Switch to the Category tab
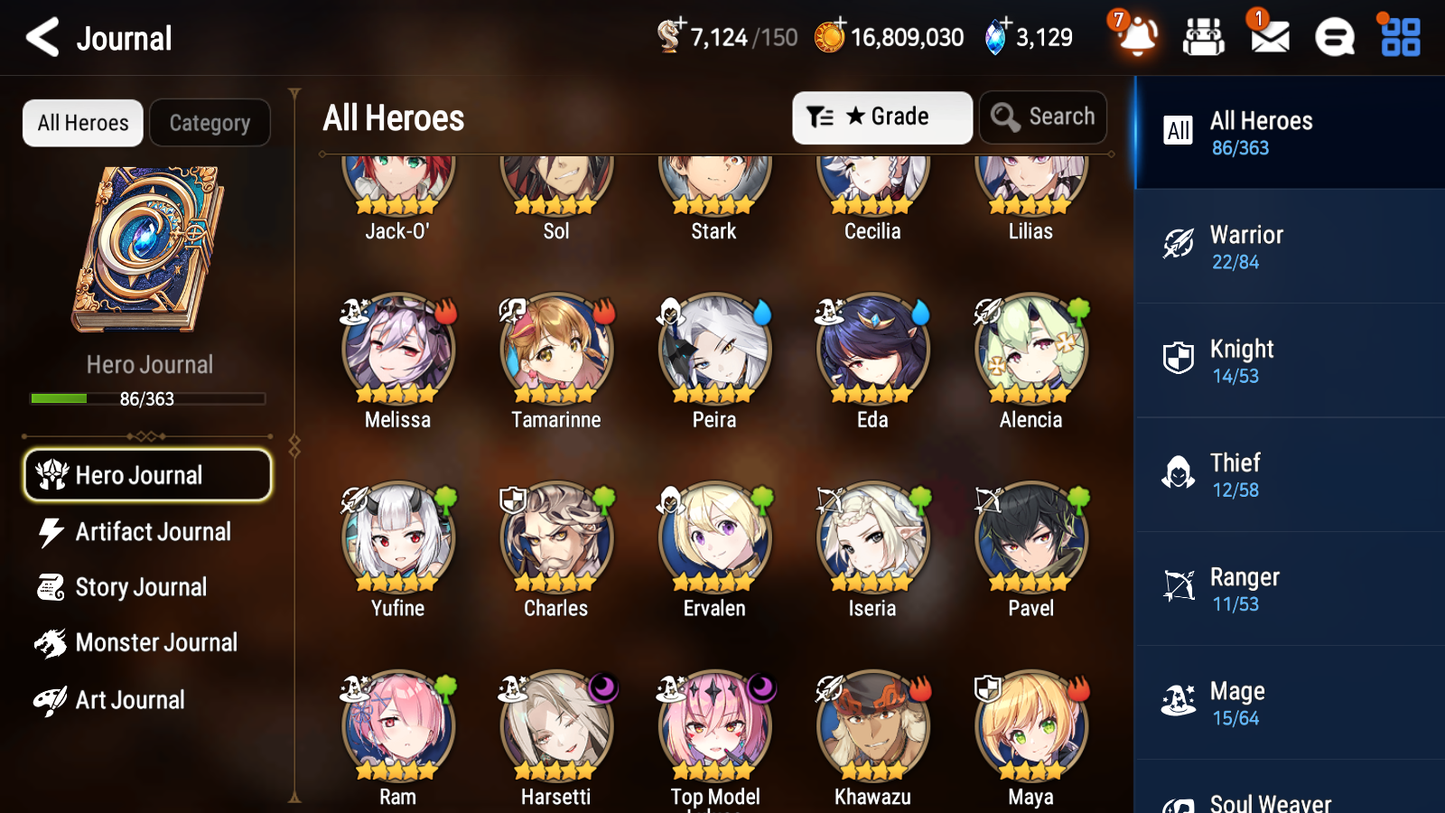Image resolution: width=1445 pixels, height=813 pixels. point(210,122)
